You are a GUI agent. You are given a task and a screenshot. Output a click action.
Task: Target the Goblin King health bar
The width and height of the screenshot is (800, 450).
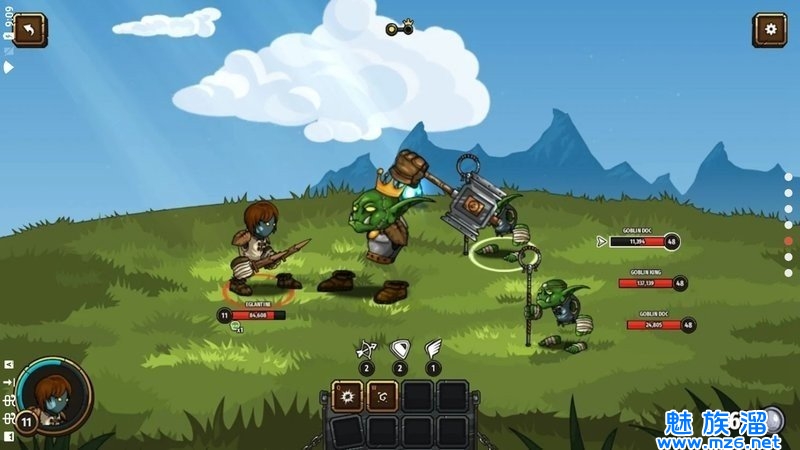pos(645,283)
